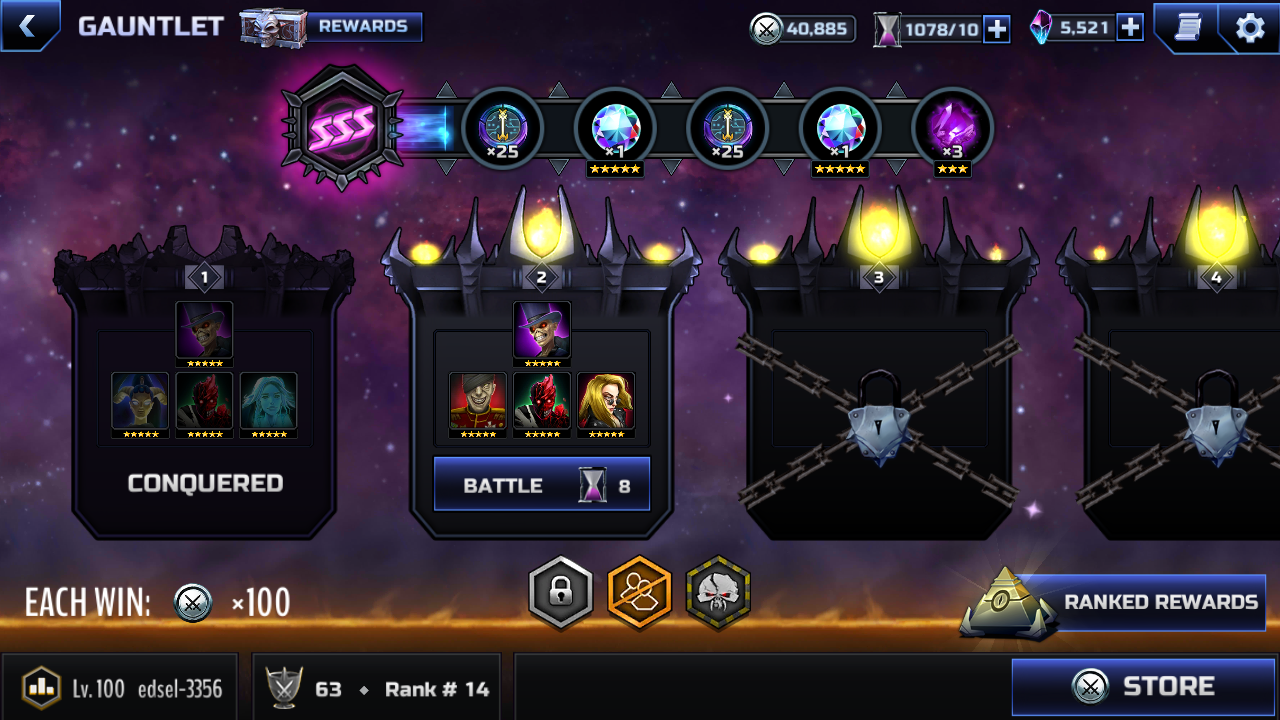View the conquered stage 1 panel
This screenshot has height=720, width=1280.
[x=205, y=400]
